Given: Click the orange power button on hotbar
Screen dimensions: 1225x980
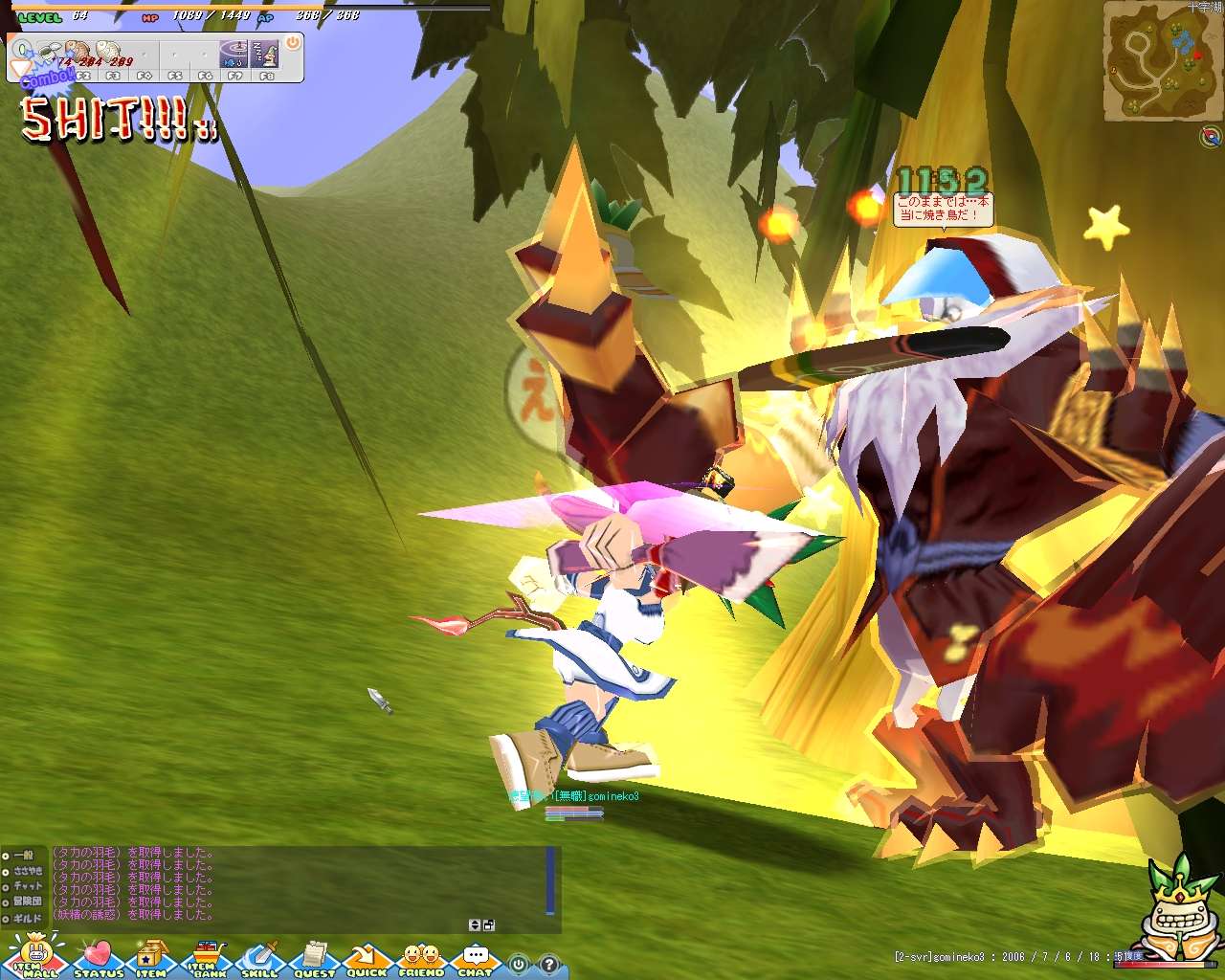Looking at the screenshot, I should 293,43.
